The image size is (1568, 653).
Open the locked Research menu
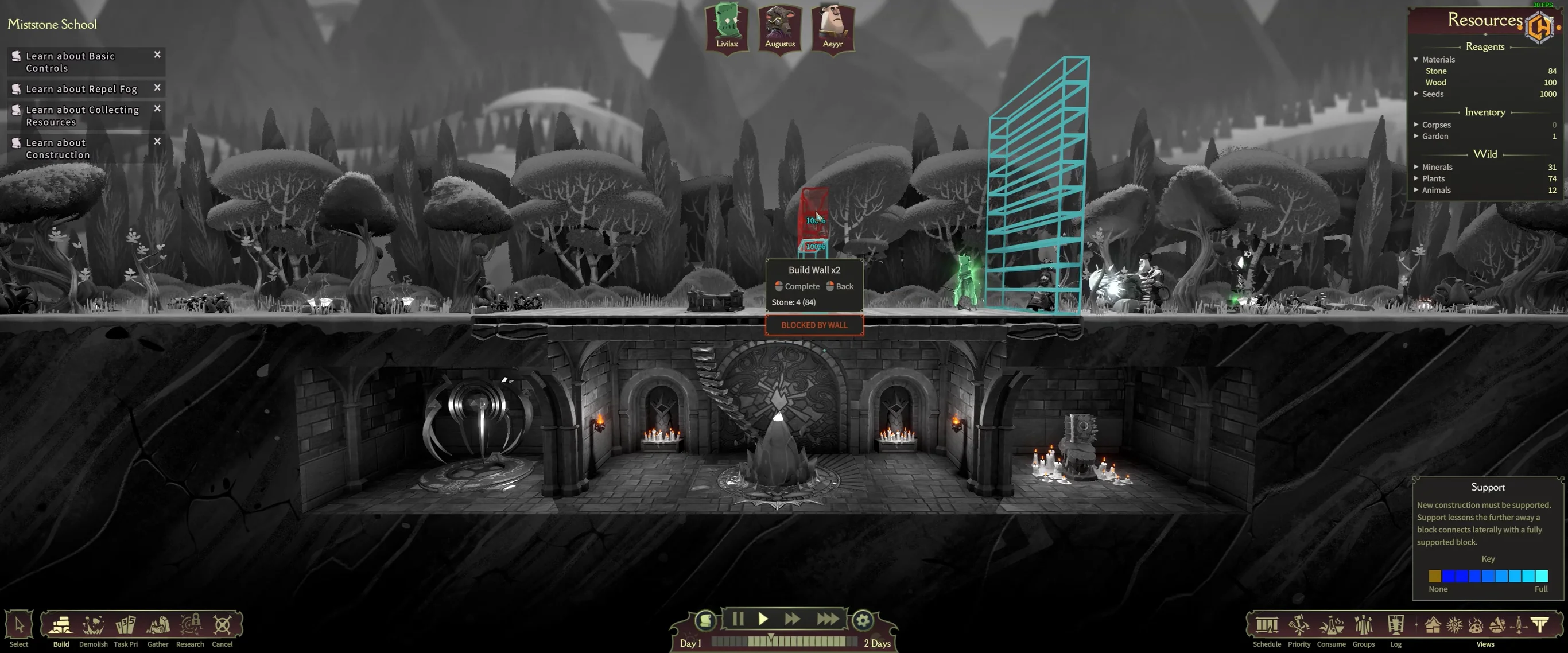pos(190,625)
